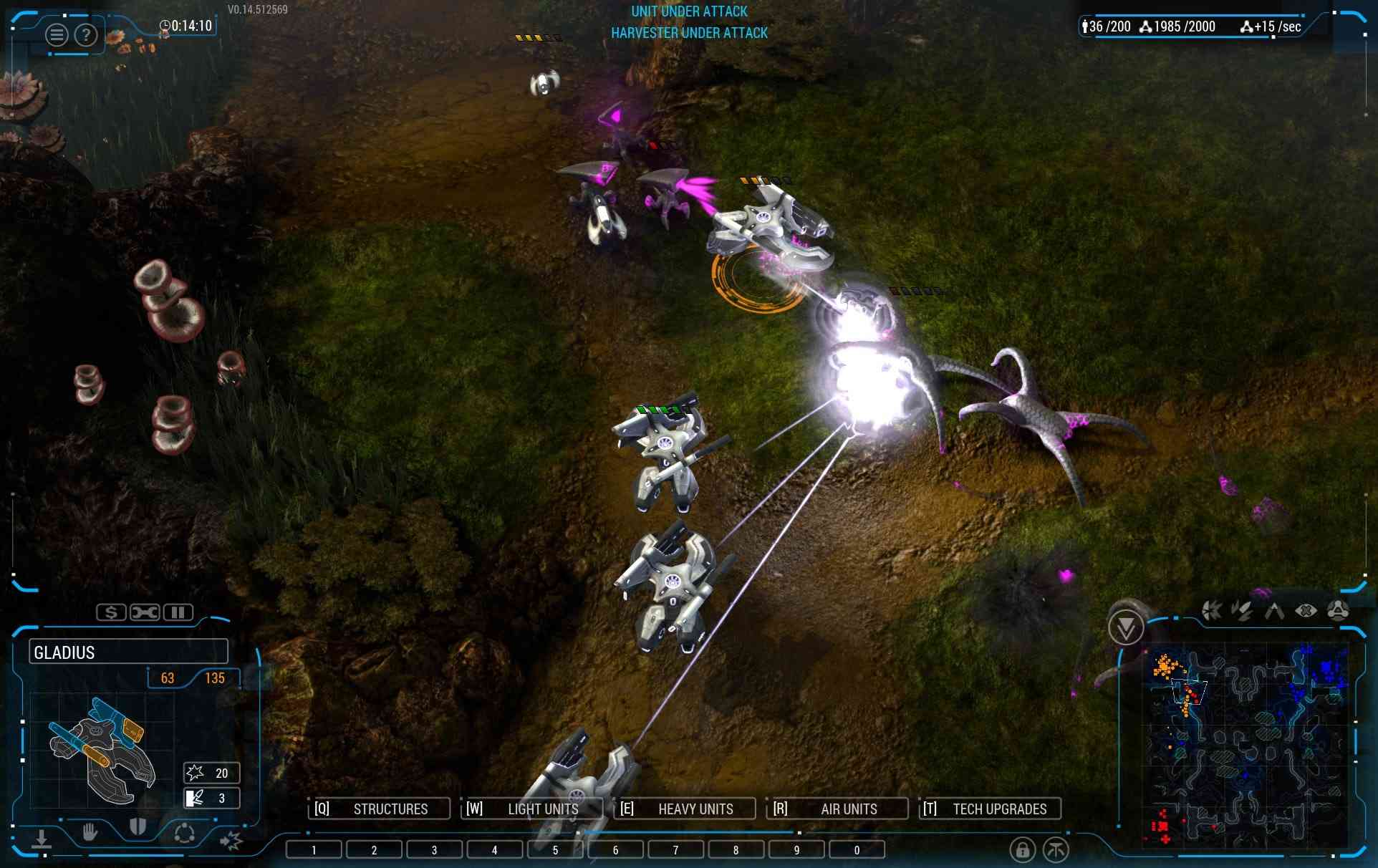Click the pause bars button
The height and width of the screenshot is (868, 1378).
pos(178,612)
